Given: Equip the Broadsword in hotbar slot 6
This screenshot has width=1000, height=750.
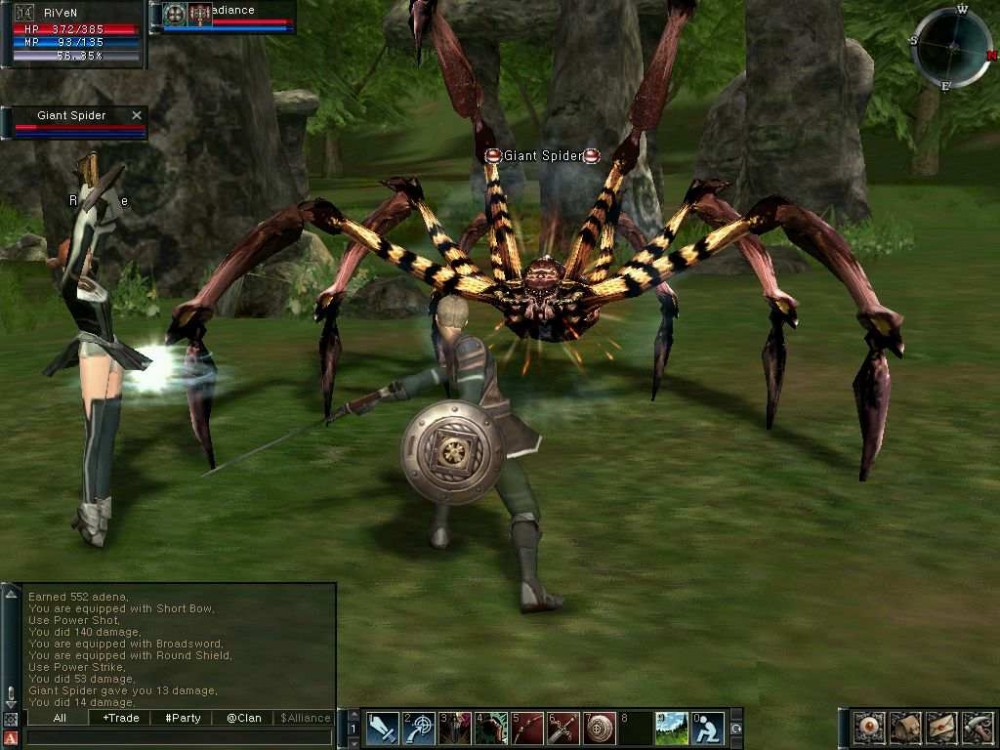Looking at the screenshot, I should coord(563,729).
